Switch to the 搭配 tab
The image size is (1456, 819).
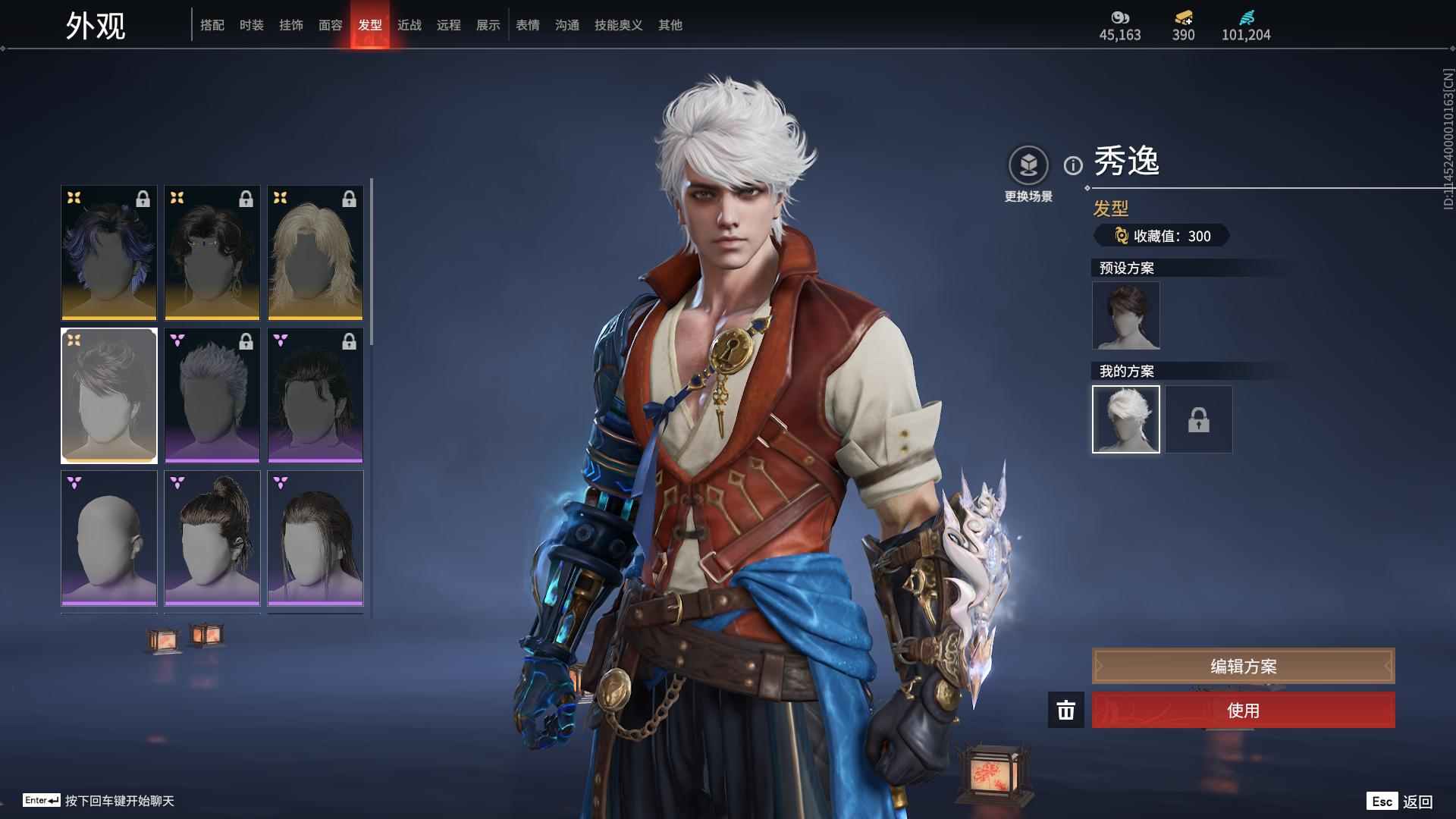point(212,25)
